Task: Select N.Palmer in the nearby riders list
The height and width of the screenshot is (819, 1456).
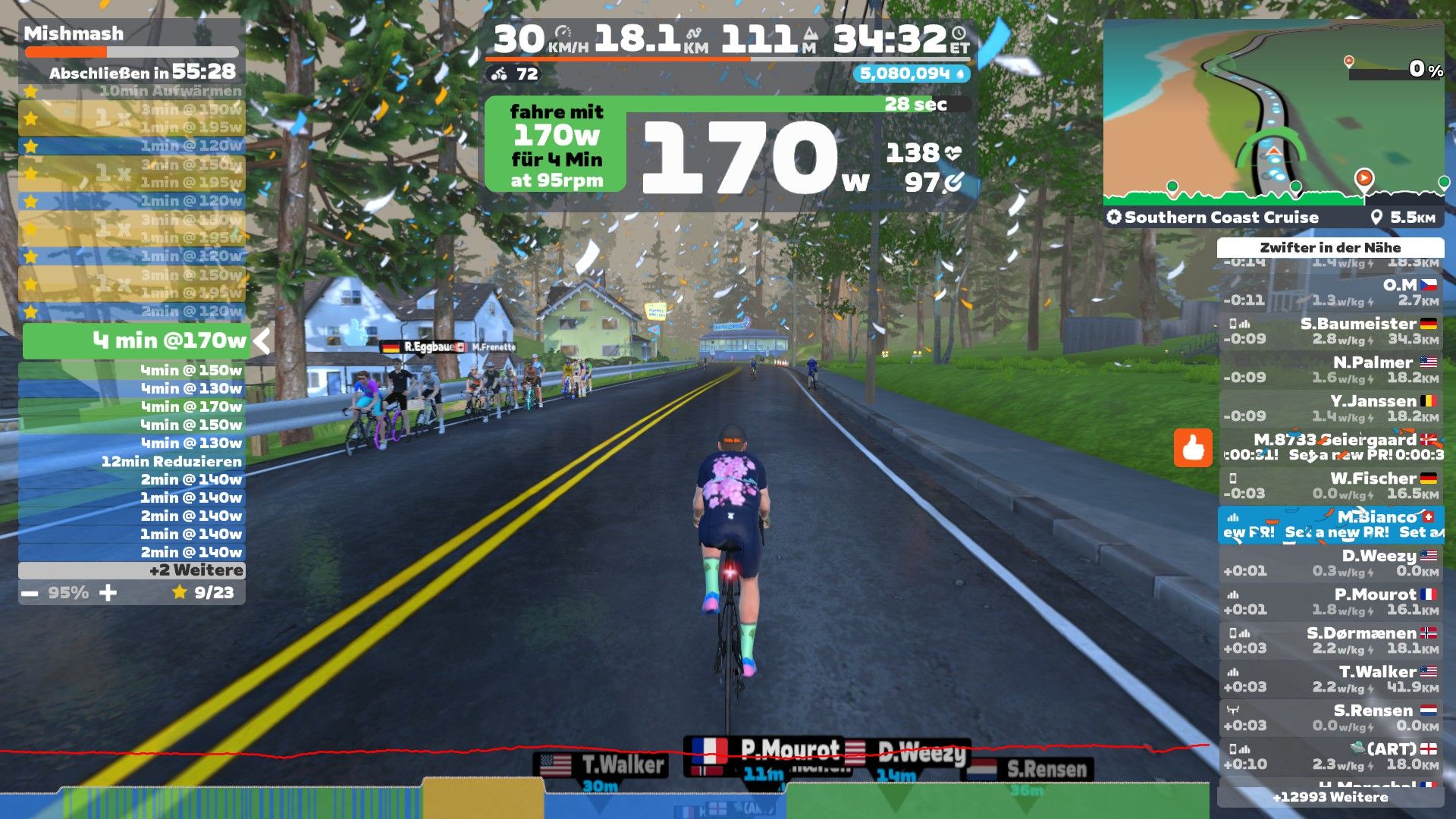Action: coord(1332,370)
